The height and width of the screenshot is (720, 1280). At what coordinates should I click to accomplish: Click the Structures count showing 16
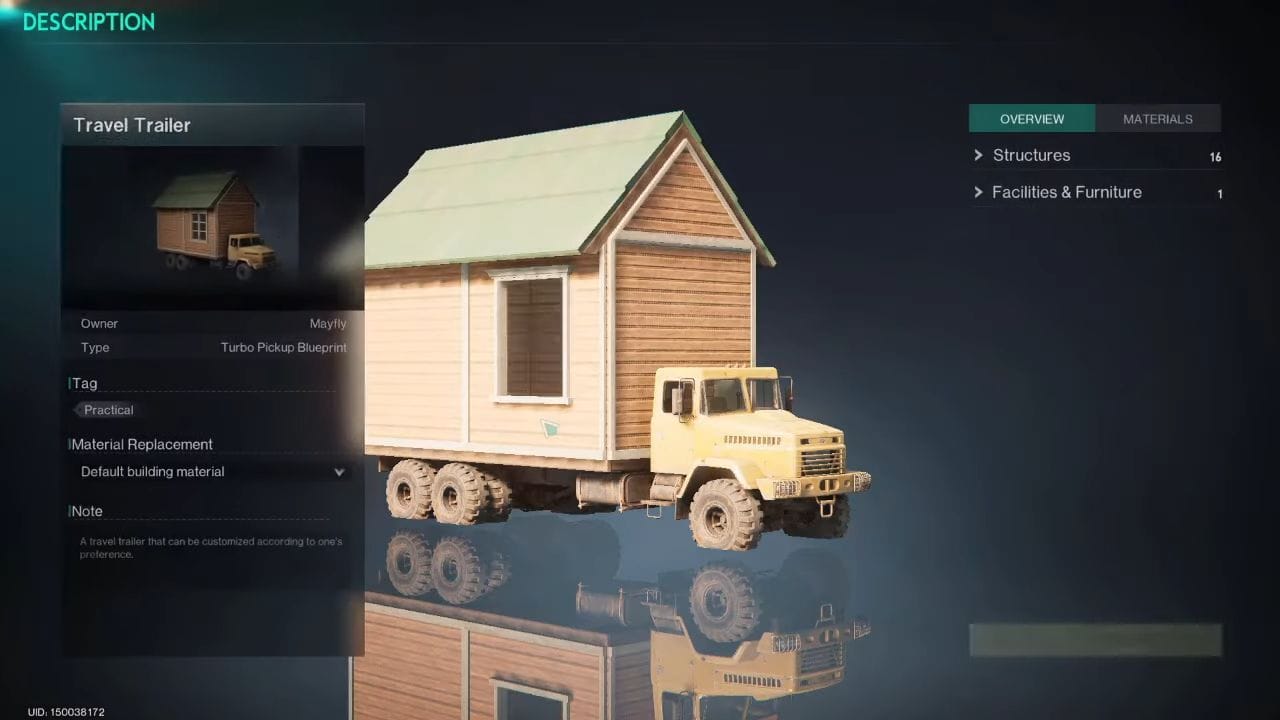(x=1216, y=156)
